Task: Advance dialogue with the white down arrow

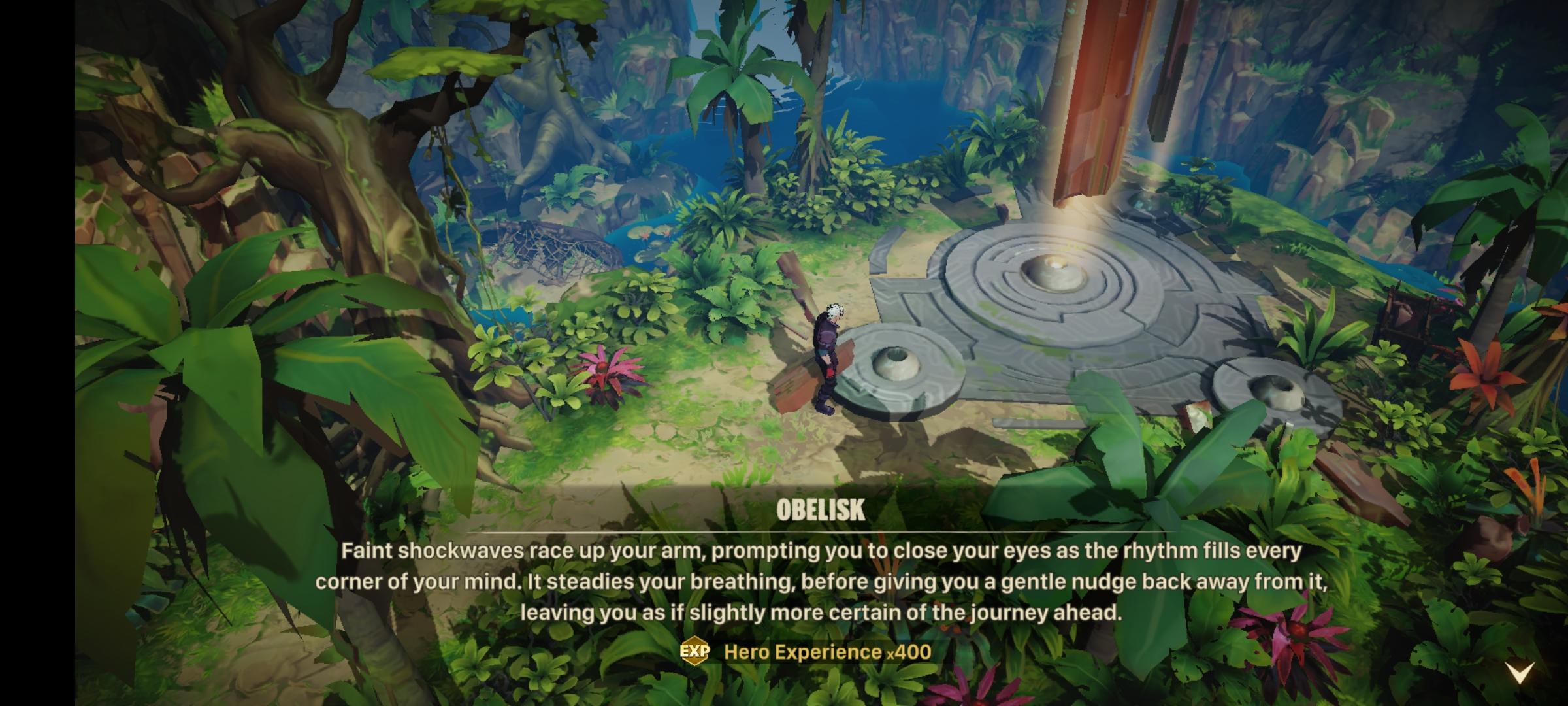Action: coord(1518,671)
